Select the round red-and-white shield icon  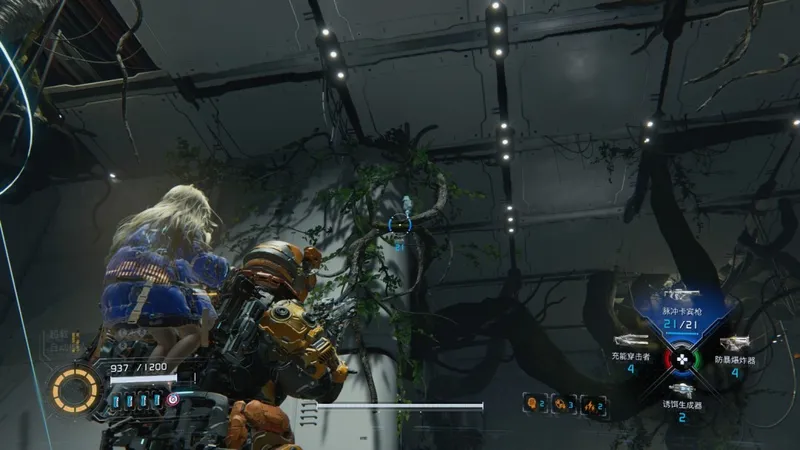point(173,399)
